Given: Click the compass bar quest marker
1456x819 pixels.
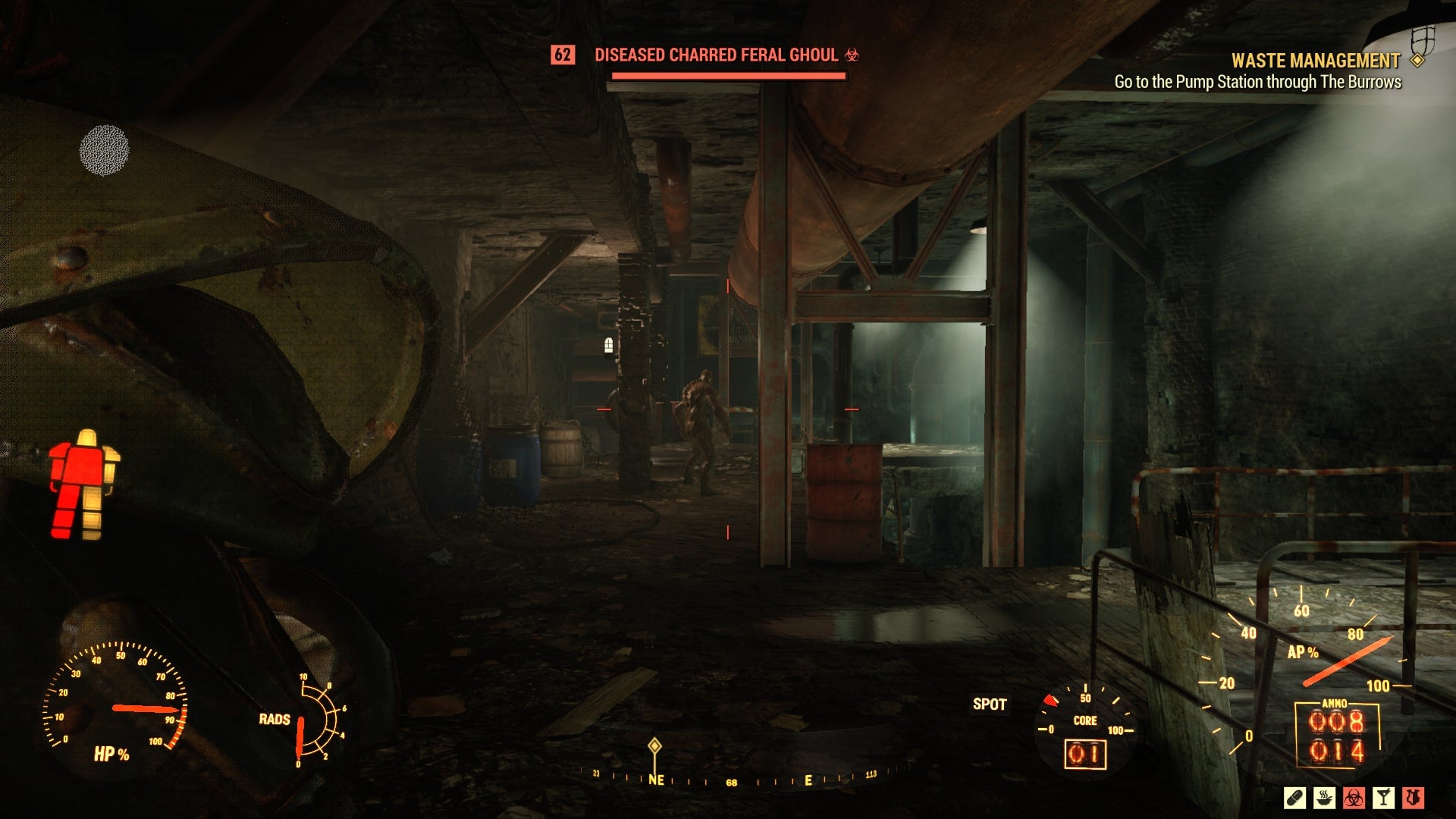Looking at the screenshot, I should pyautogui.click(x=654, y=747).
